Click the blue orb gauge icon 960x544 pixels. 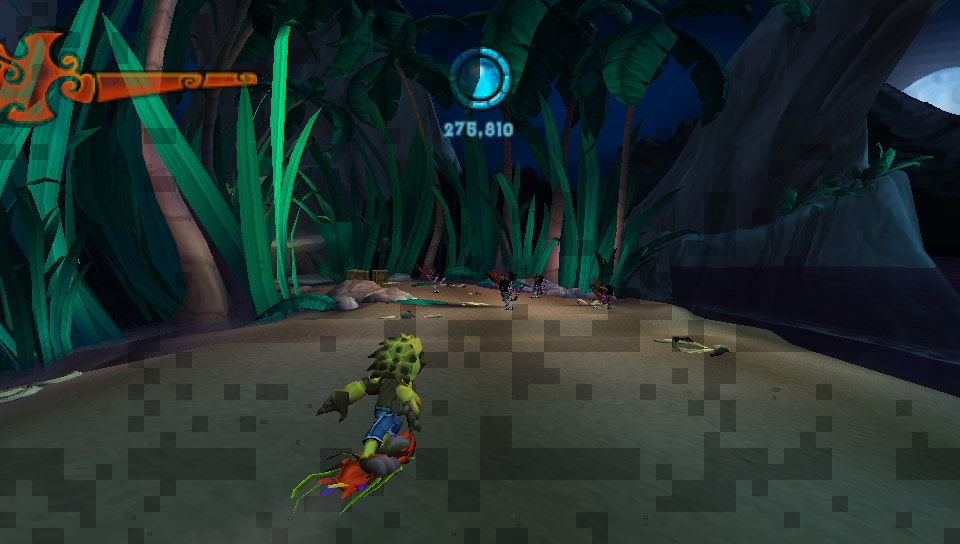coord(480,78)
